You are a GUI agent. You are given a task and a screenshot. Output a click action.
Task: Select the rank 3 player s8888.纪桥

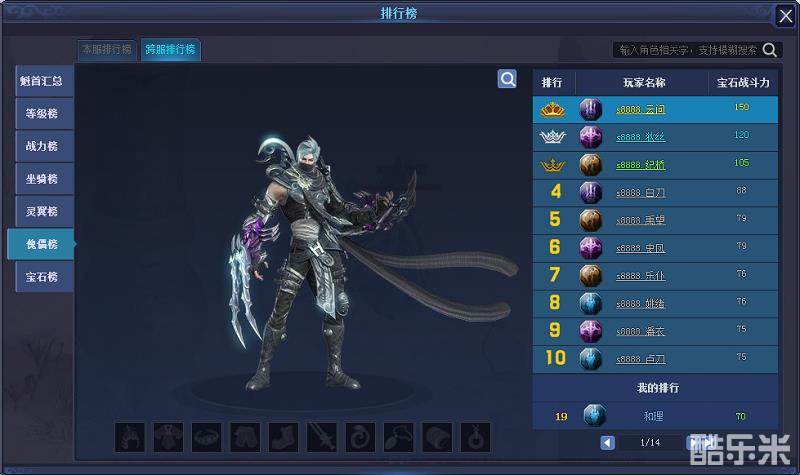pos(641,165)
